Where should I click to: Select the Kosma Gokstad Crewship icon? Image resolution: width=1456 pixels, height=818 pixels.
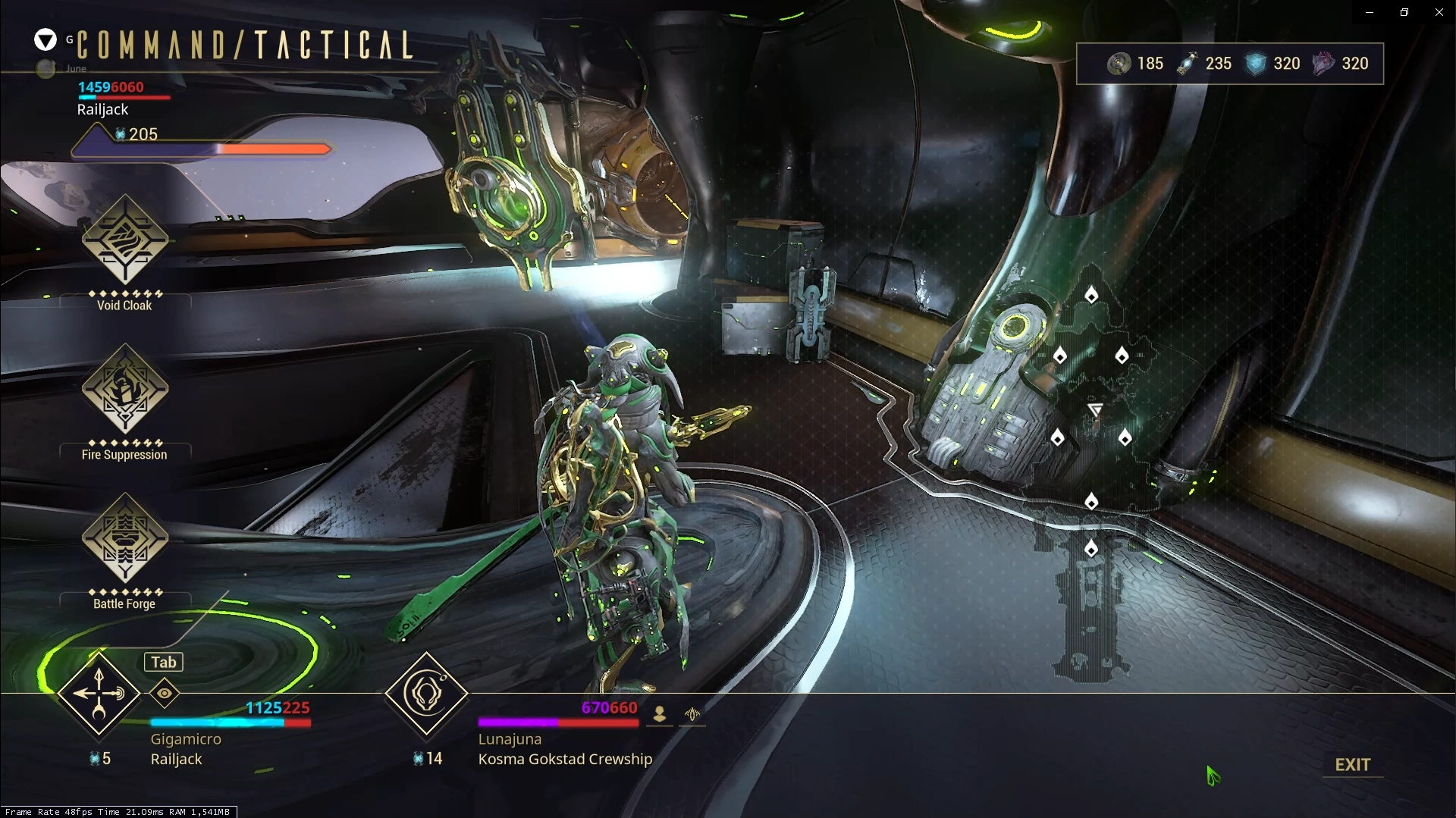[426, 693]
